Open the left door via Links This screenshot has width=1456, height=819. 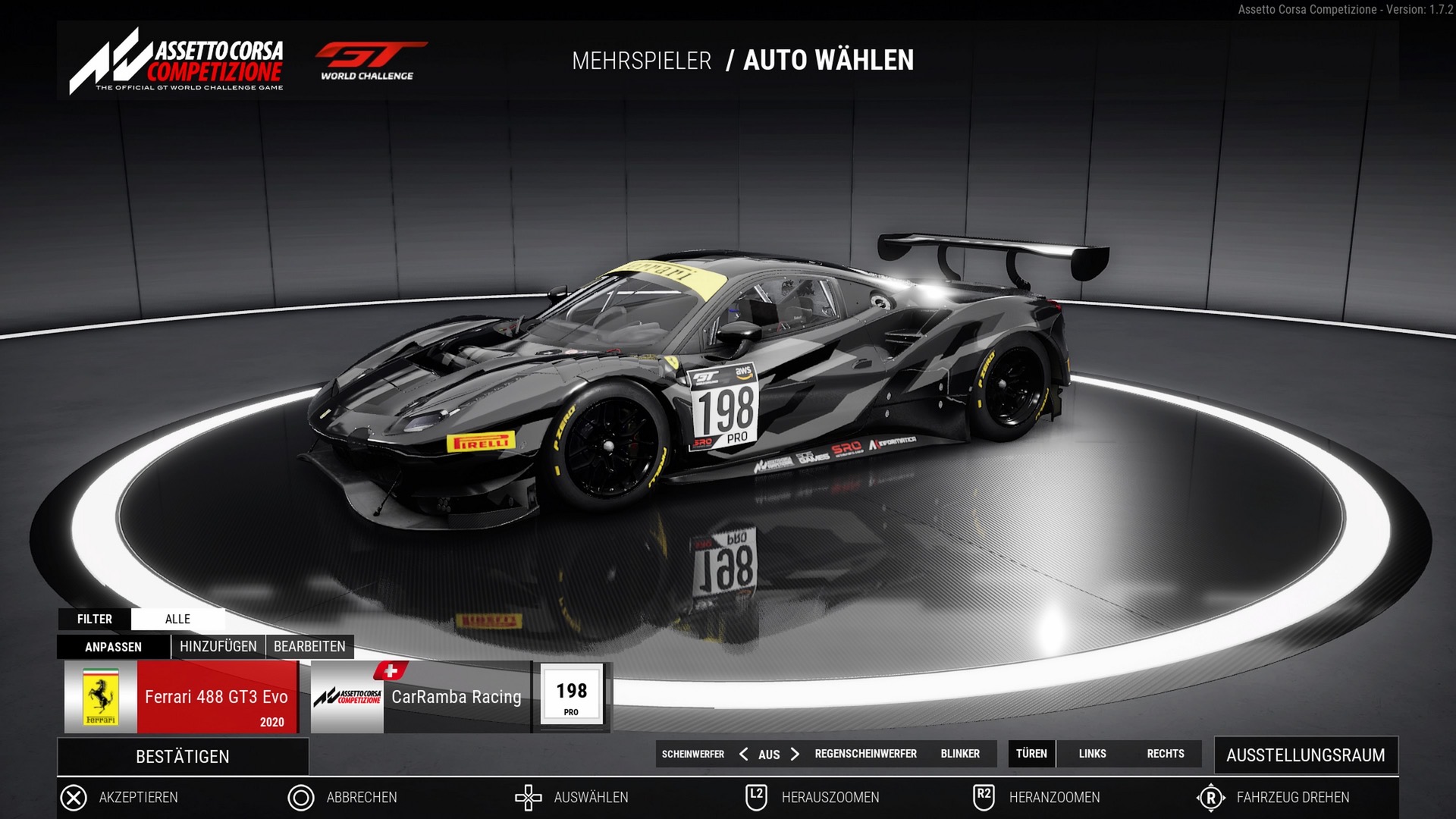tap(1092, 754)
